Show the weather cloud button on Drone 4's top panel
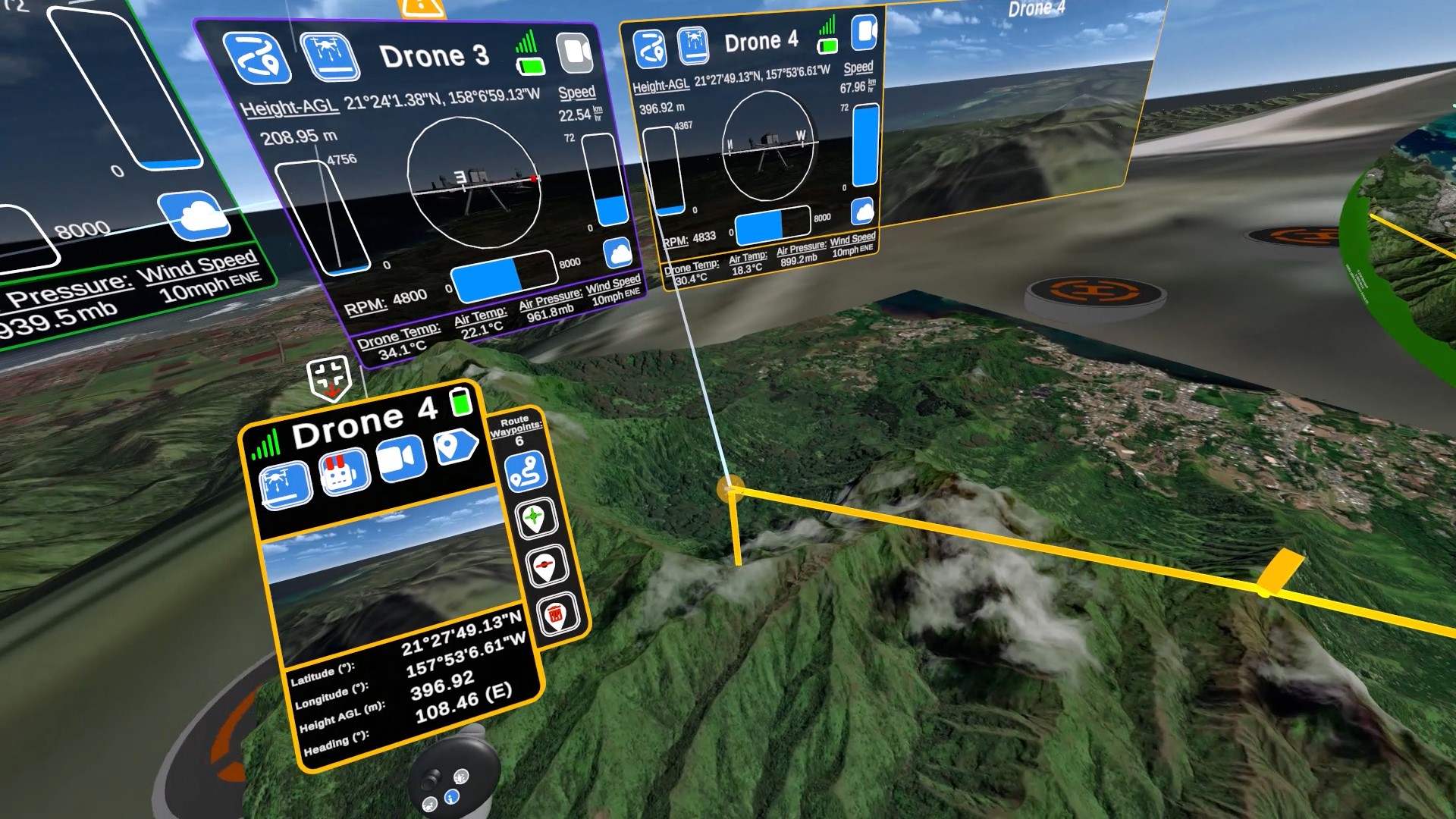 (862, 212)
